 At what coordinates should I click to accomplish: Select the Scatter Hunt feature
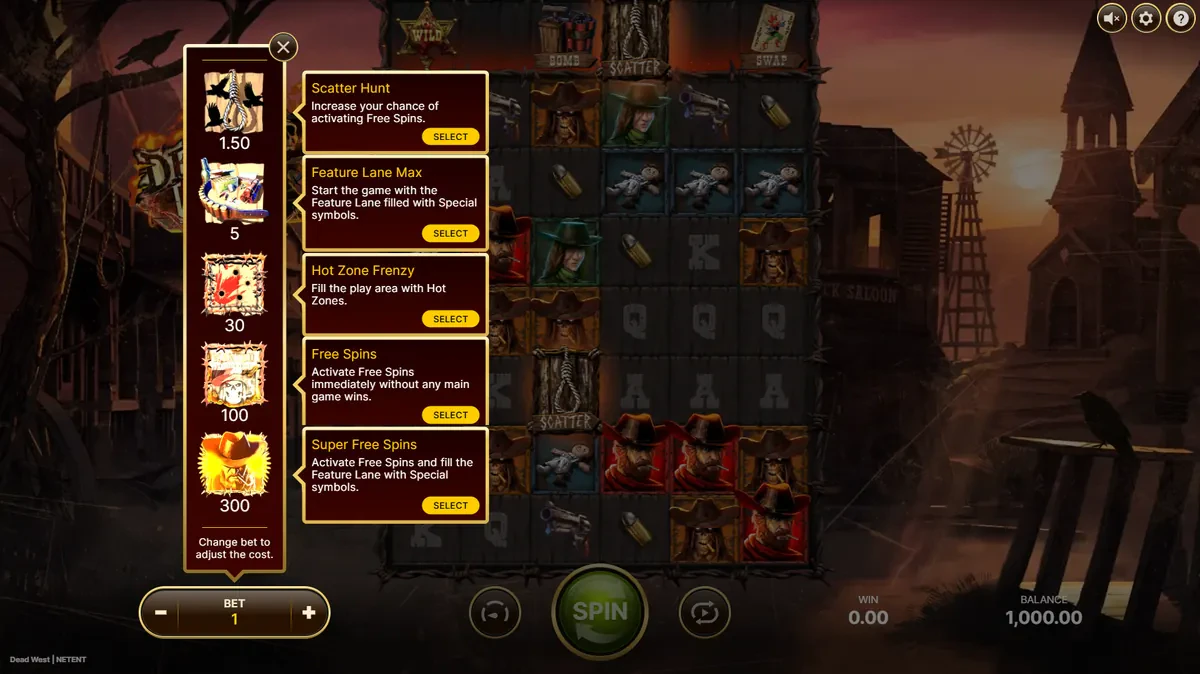(x=450, y=137)
